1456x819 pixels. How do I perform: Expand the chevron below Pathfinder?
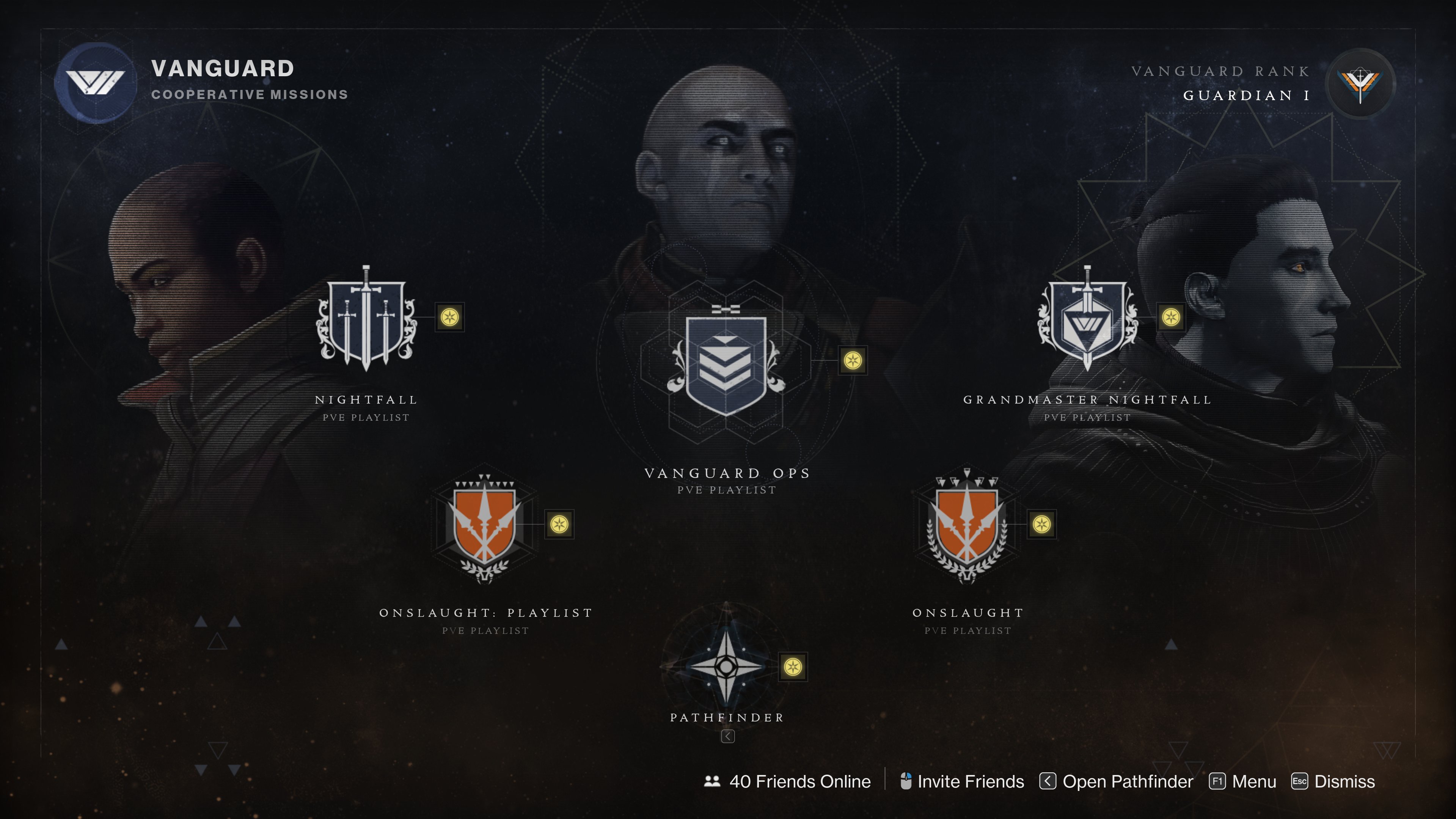coord(728,737)
